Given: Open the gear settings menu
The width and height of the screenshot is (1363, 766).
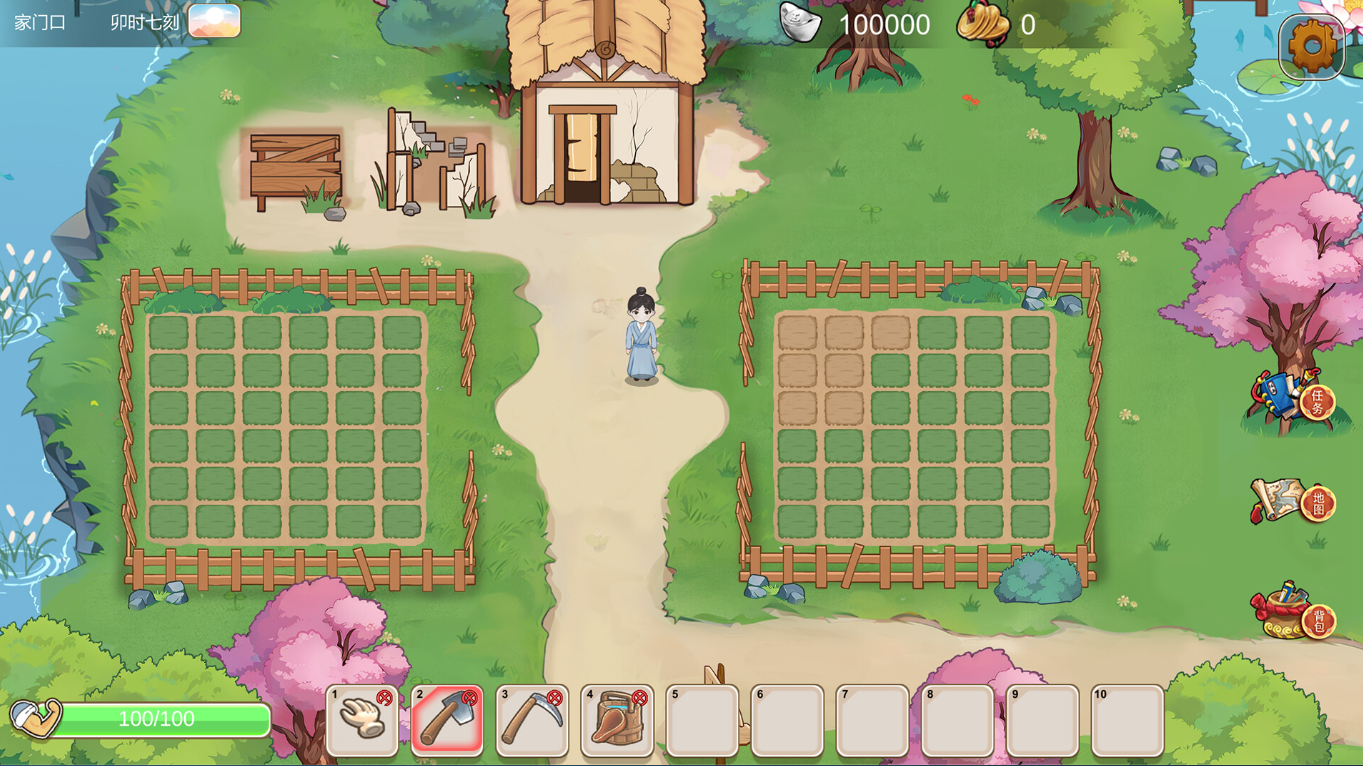Looking at the screenshot, I should coord(1311,45).
